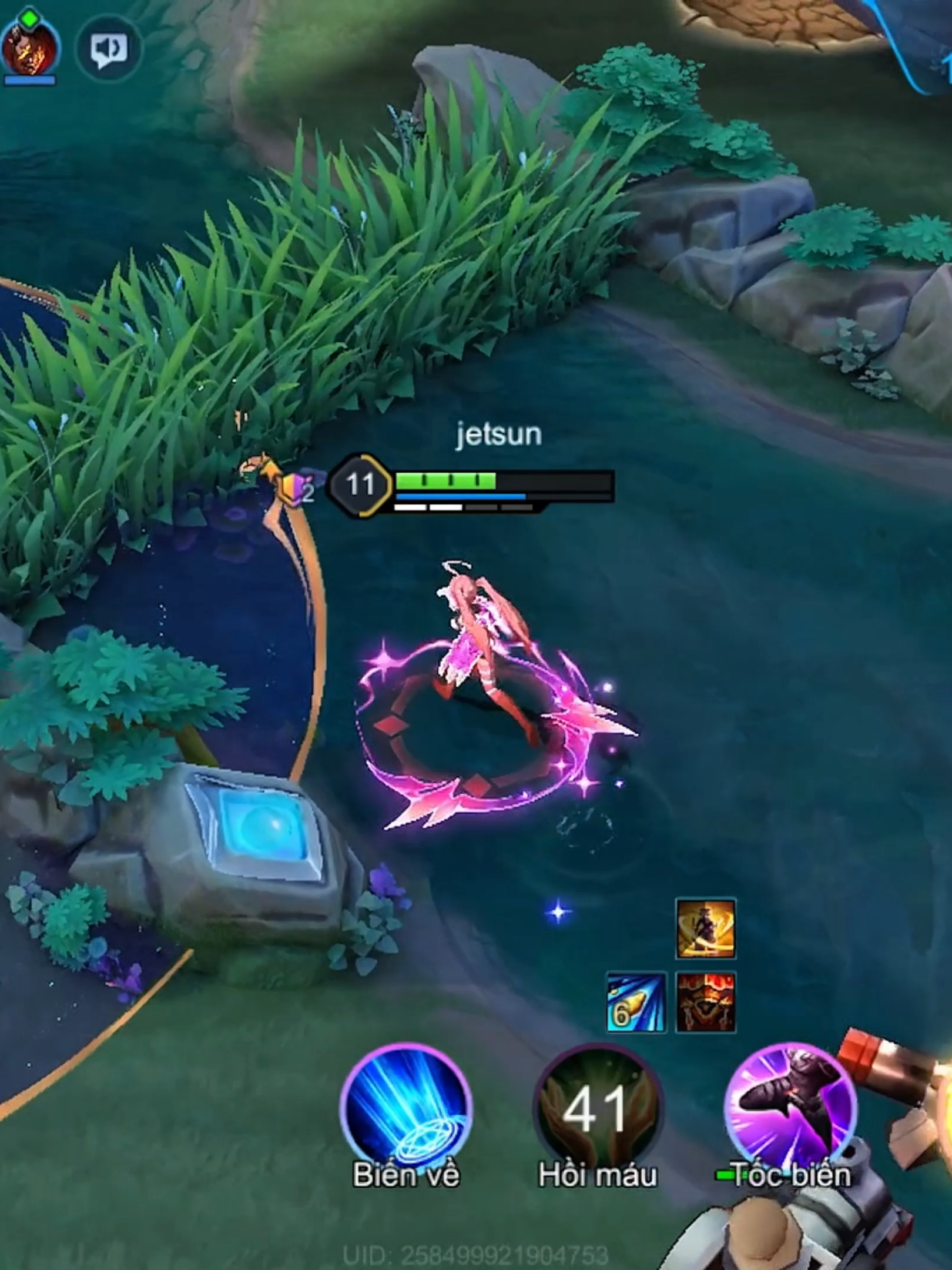This screenshot has height=1270, width=952.
Task: Select the hero character named jetsun
Action: click(482, 641)
